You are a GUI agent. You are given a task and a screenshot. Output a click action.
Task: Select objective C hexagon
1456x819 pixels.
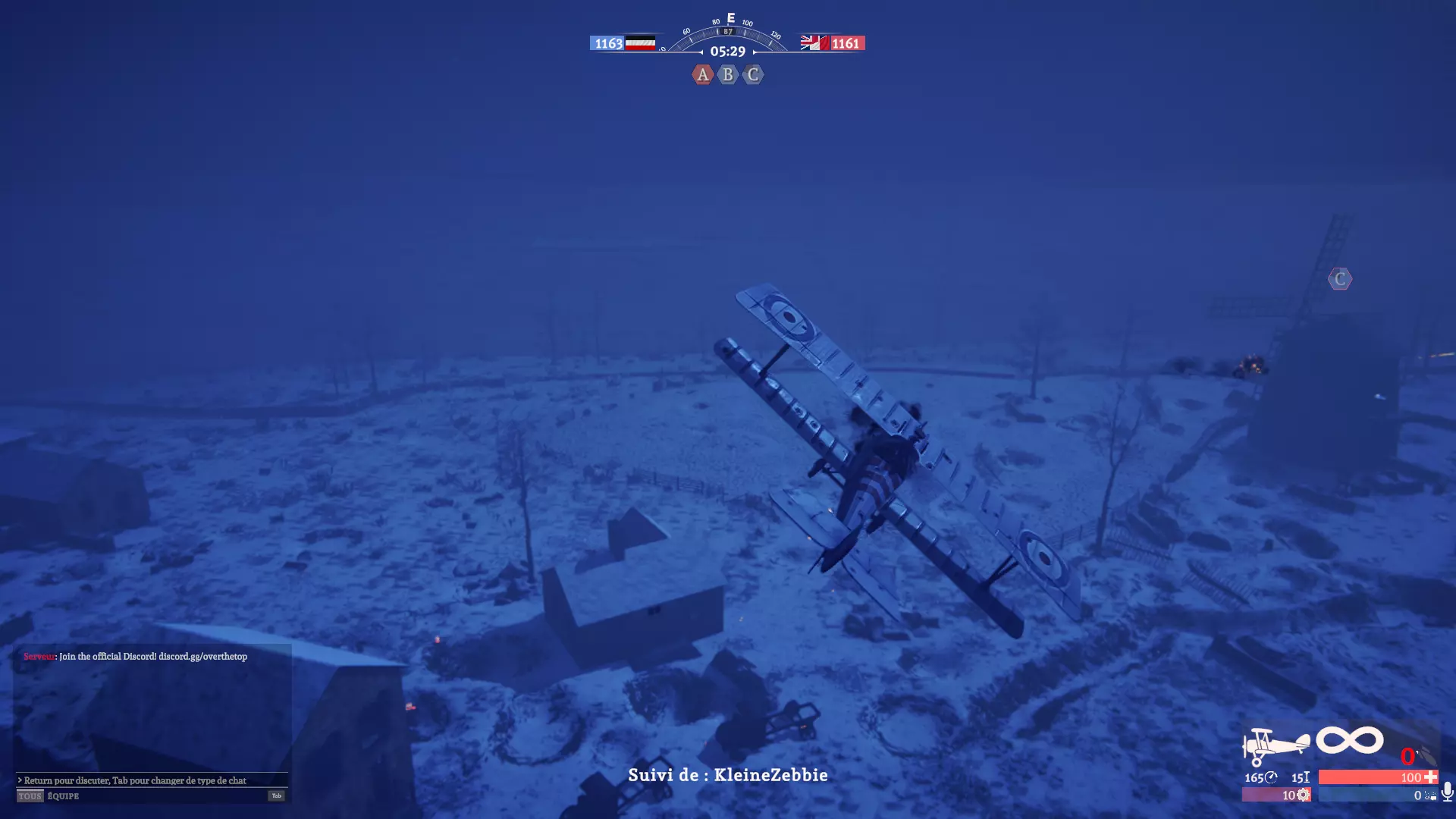tap(752, 74)
